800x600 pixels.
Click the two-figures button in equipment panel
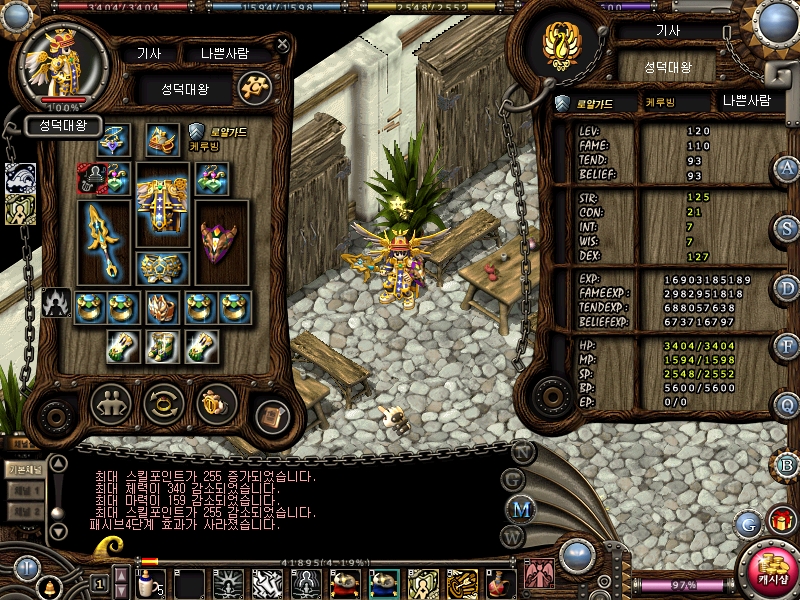pyautogui.click(x=111, y=404)
